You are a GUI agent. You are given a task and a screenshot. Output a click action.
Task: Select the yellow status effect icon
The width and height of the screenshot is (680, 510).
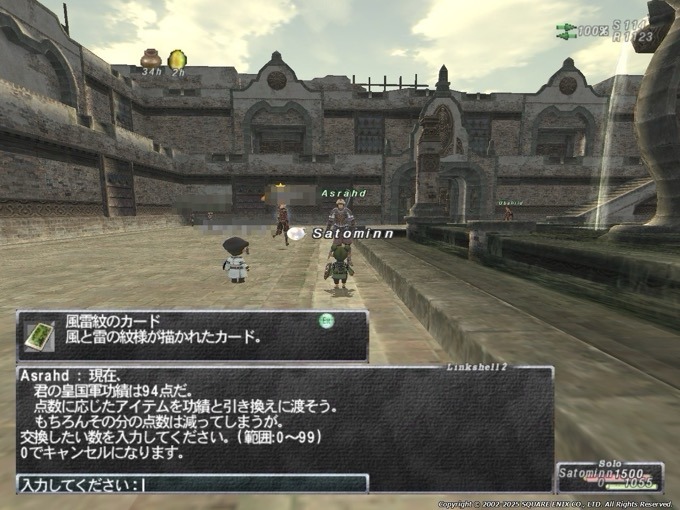177,59
